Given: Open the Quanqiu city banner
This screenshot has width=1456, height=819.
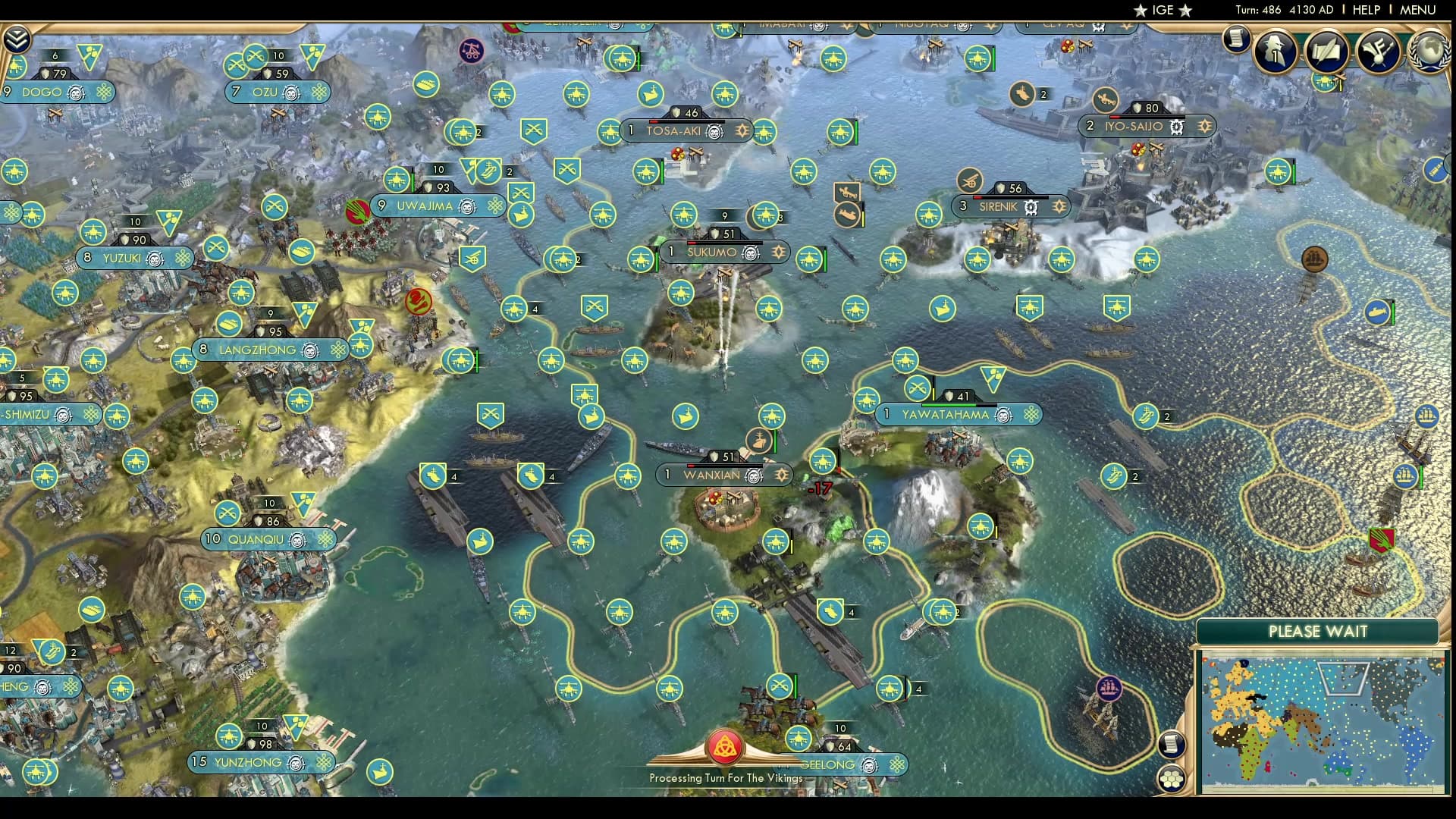Looking at the screenshot, I should 256,539.
